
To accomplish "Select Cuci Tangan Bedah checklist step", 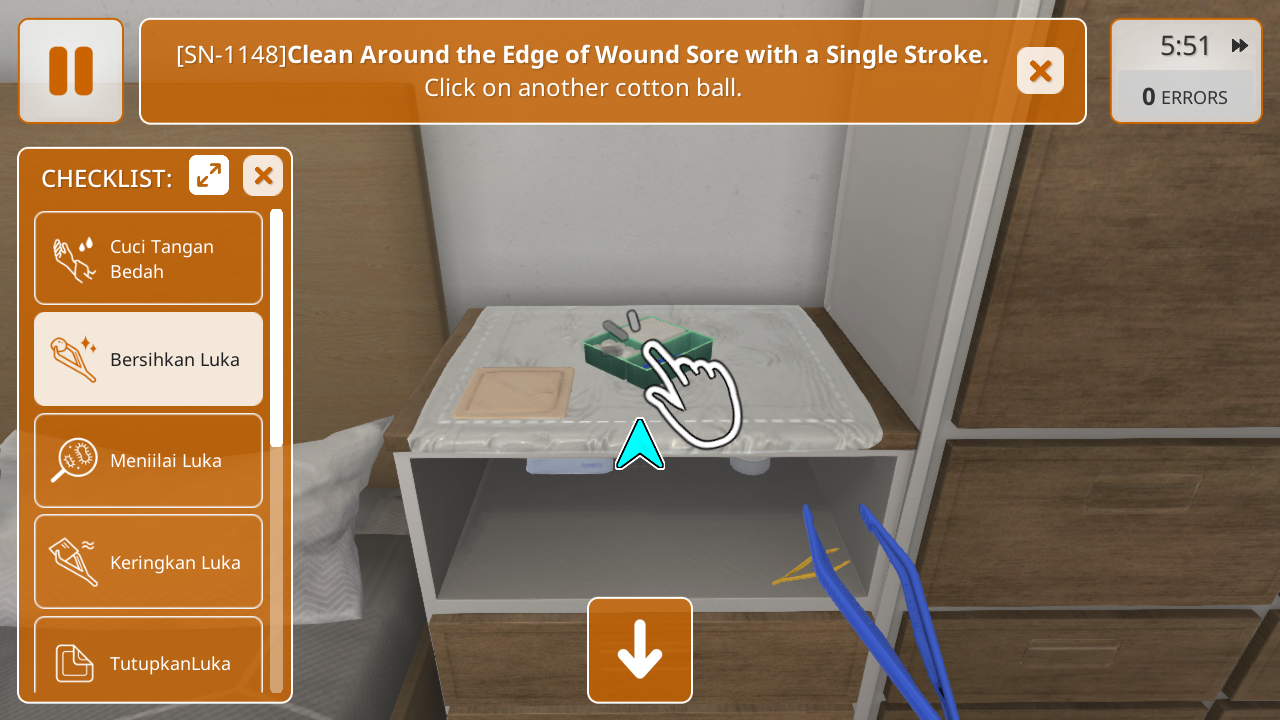I will click(x=149, y=258).
